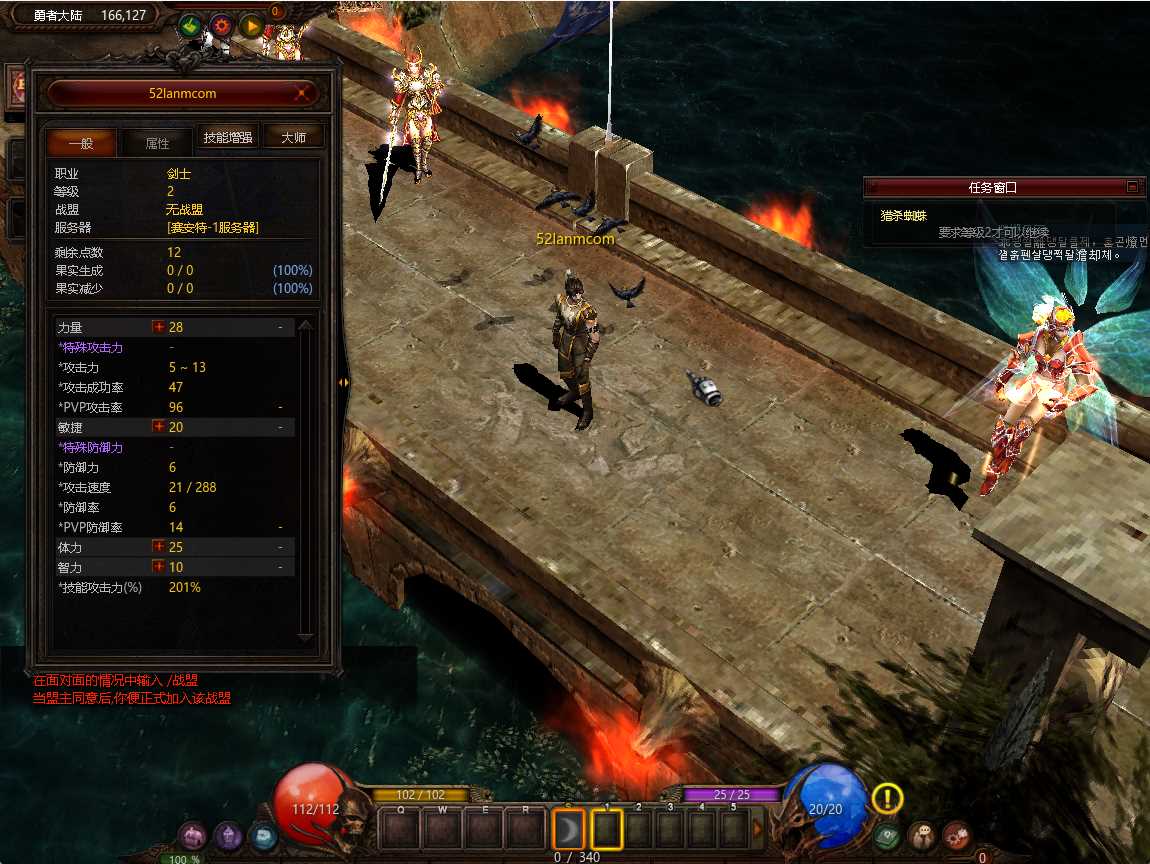Switch to the 属性 tab

(157, 143)
